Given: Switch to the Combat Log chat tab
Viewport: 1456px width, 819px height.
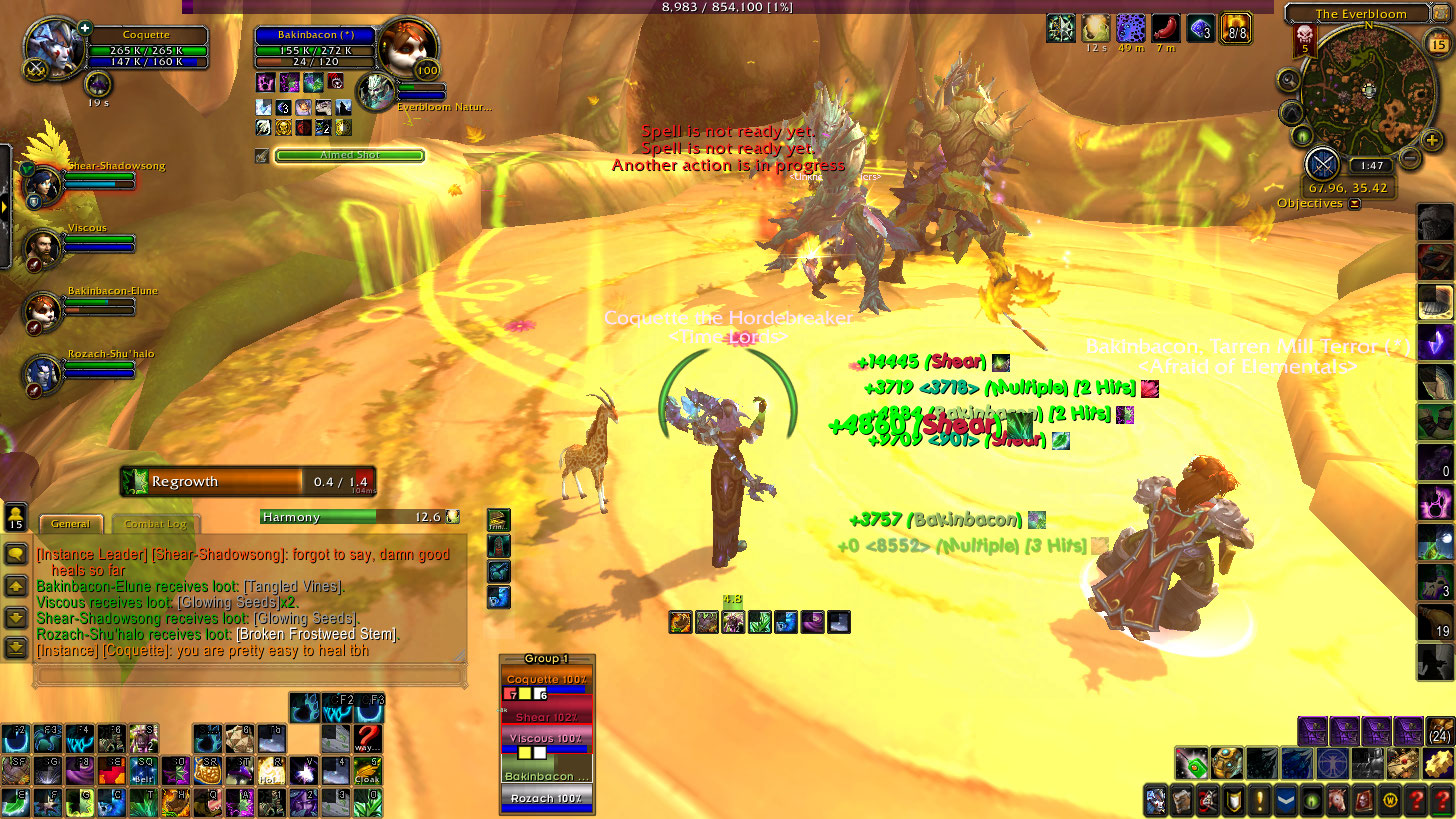Looking at the screenshot, I should click(x=154, y=523).
